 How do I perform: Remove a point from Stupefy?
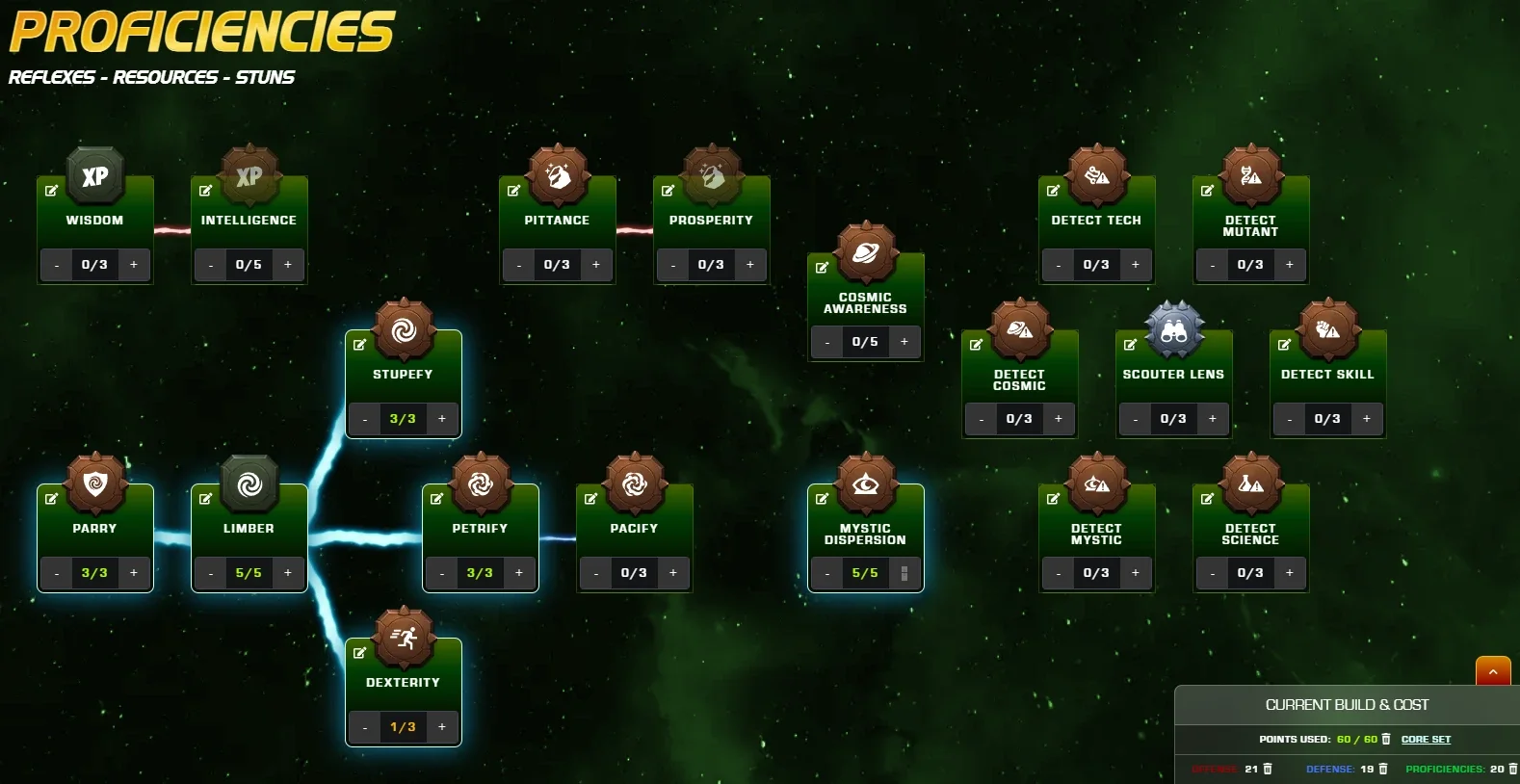[365, 419]
